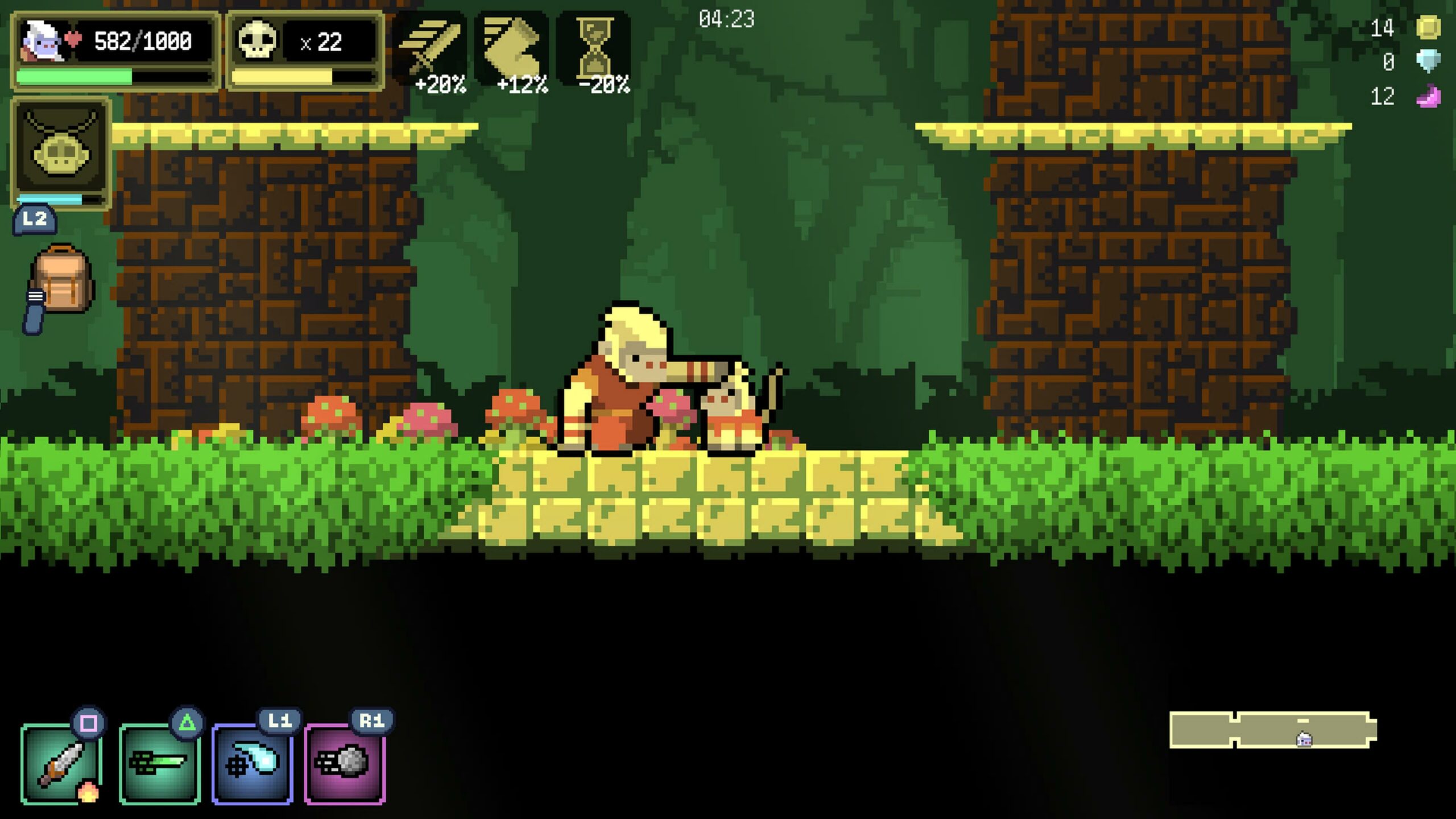Use the blue comet ability
Screen dimensions: 1456x819
253,763
